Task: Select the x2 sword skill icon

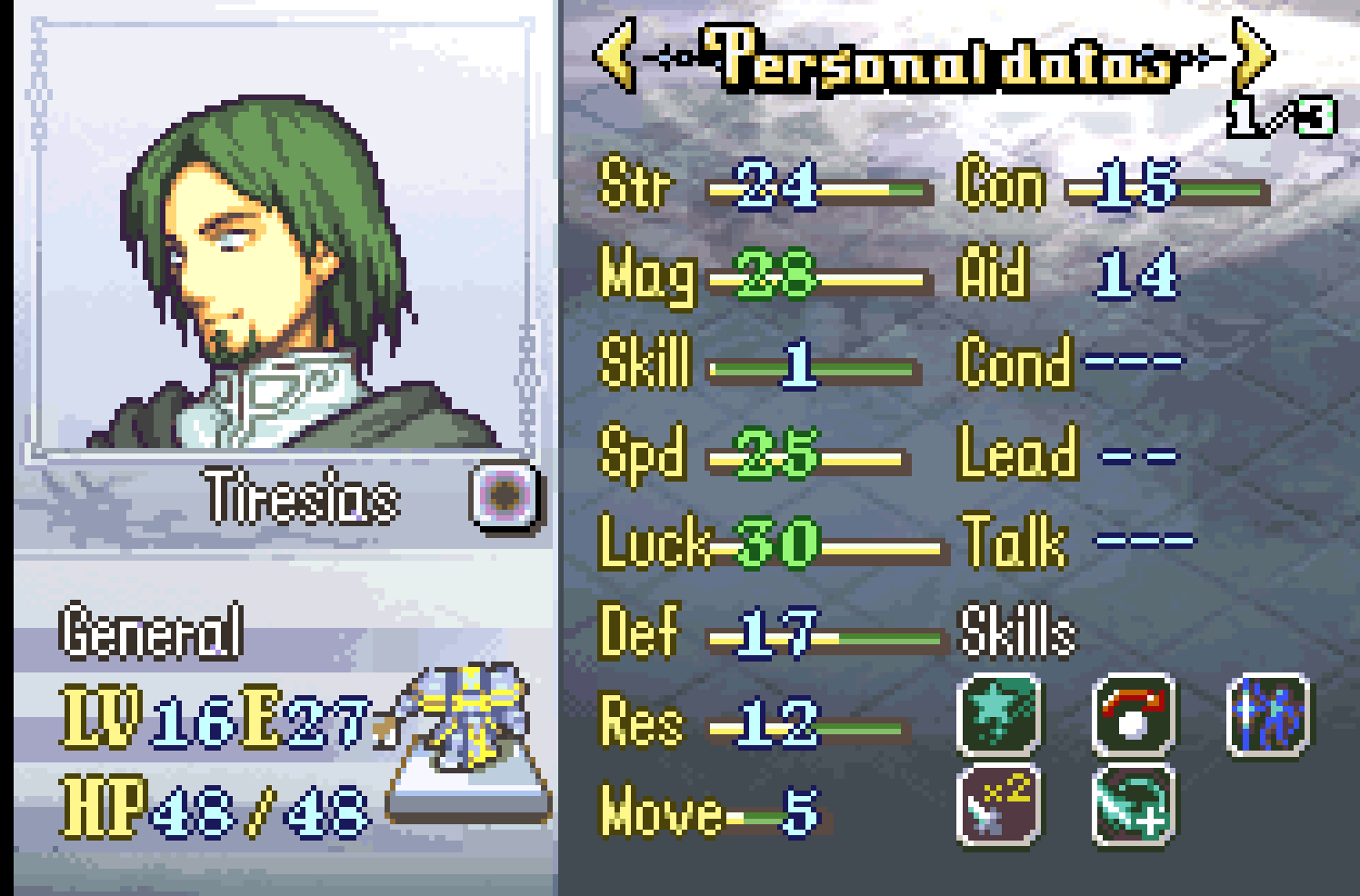Action: (x=999, y=805)
